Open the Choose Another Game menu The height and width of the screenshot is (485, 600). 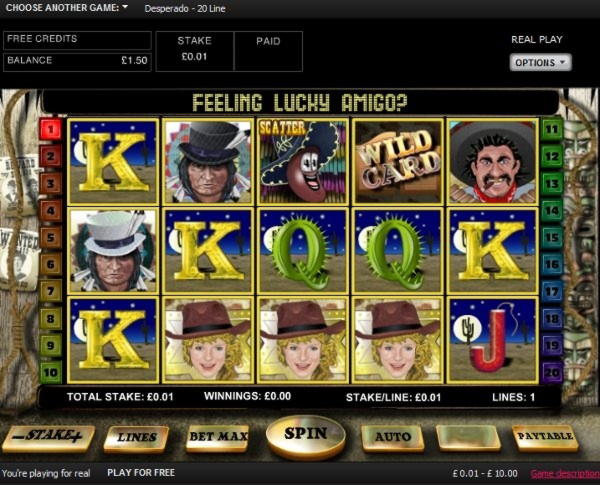click(x=67, y=8)
